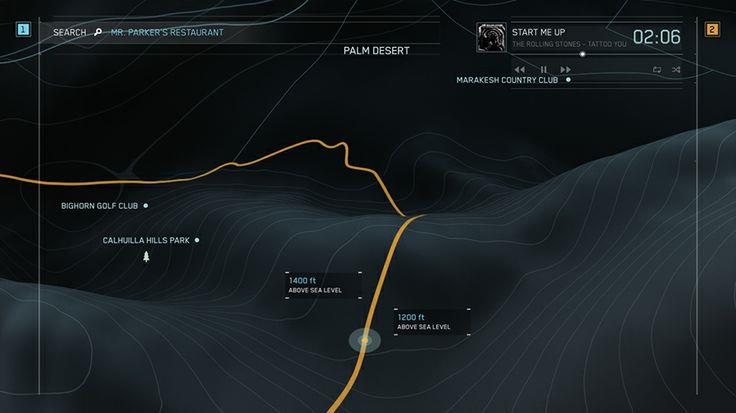Click the magnifying glass search icon
The width and height of the screenshot is (736, 413).
click(x=98, y=32)
